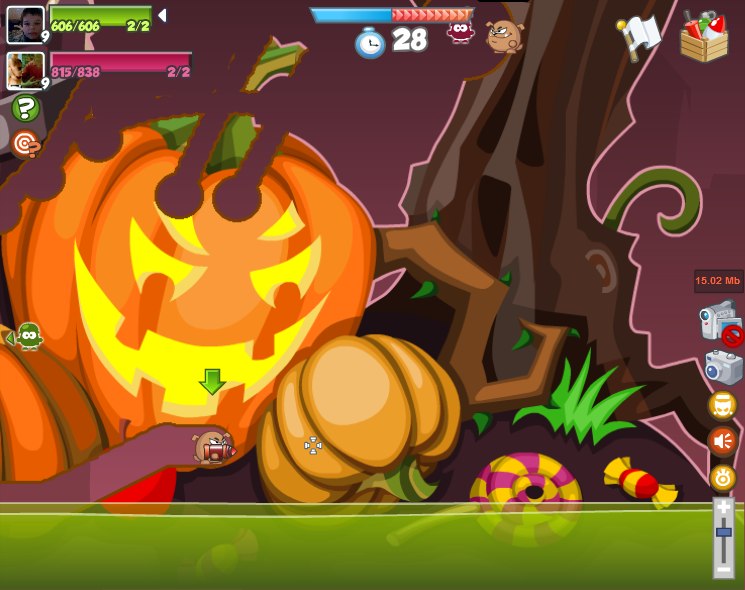Screen dimensions: 745x590
Task: Click the white surrender flag
Action: click(638, 37)
